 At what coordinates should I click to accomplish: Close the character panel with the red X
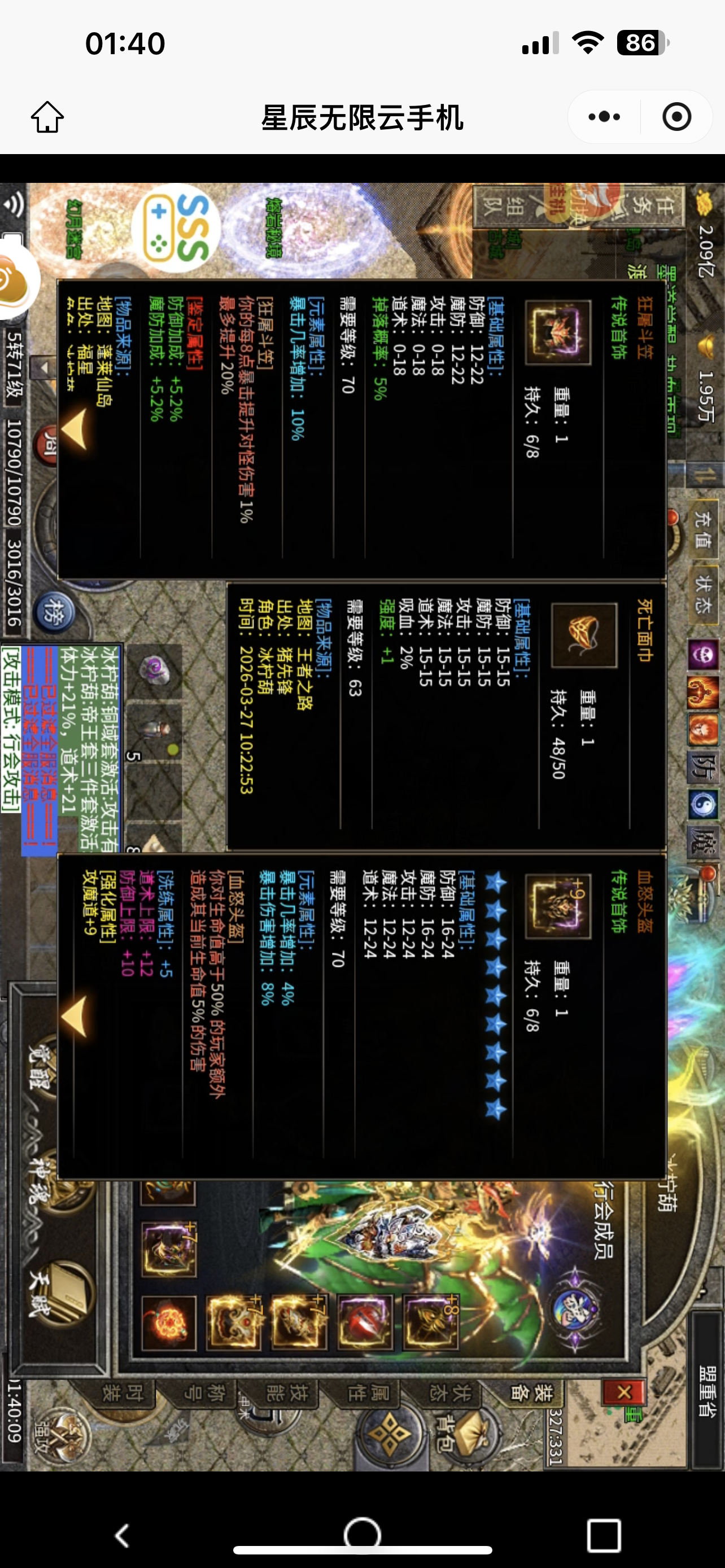624,1391
